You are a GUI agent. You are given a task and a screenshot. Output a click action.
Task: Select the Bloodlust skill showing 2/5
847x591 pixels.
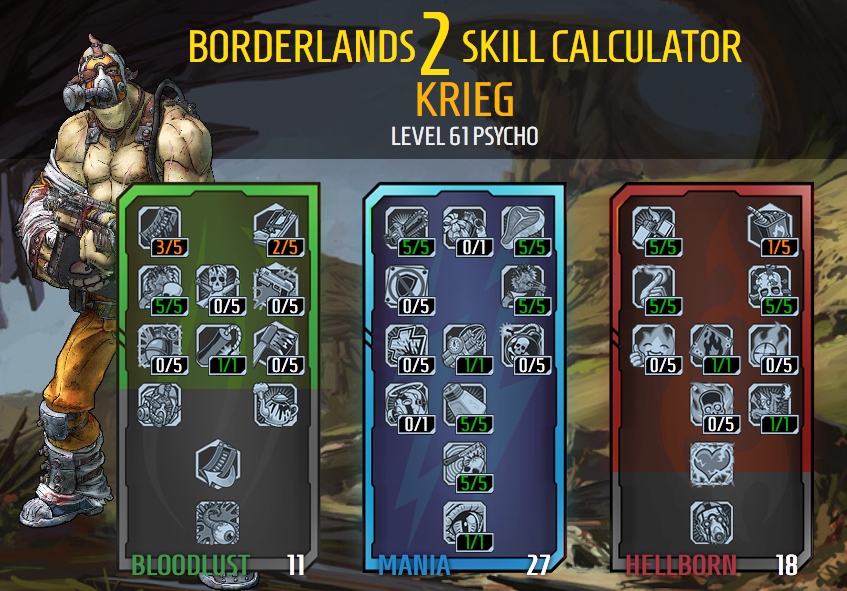click(273, 226)
